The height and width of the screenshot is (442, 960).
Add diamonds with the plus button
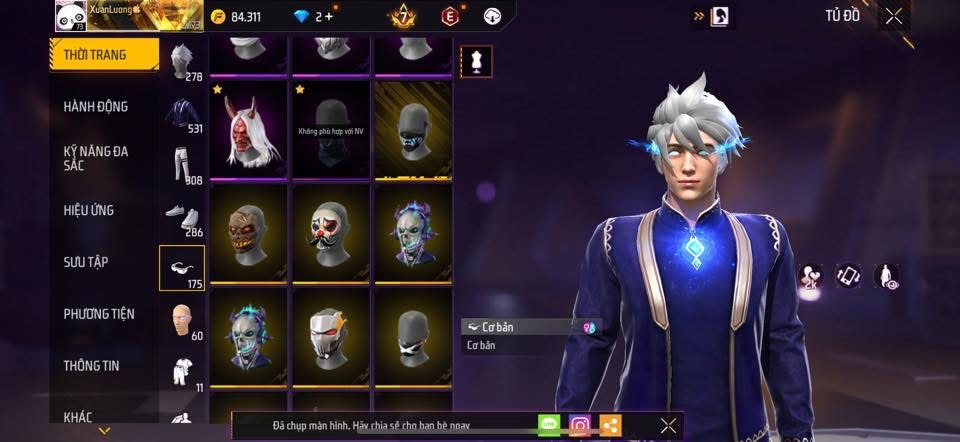point(328,17)
